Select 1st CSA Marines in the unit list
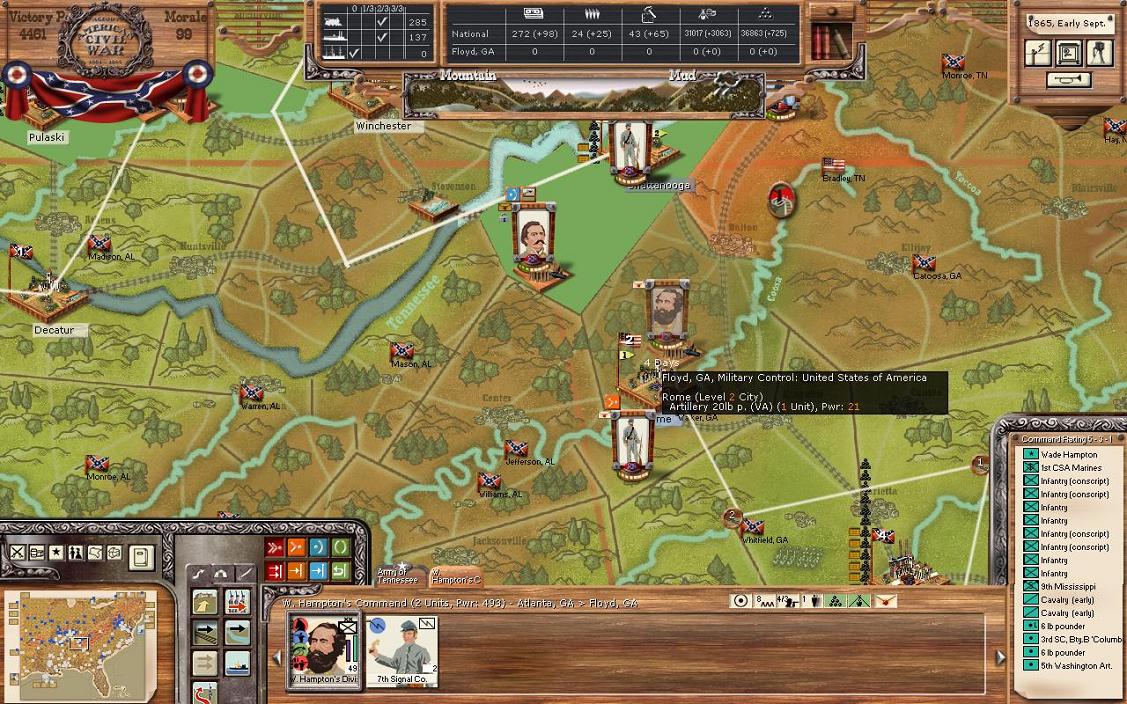The height and width of the screenshot is (704, 1127). point(1070,468)
